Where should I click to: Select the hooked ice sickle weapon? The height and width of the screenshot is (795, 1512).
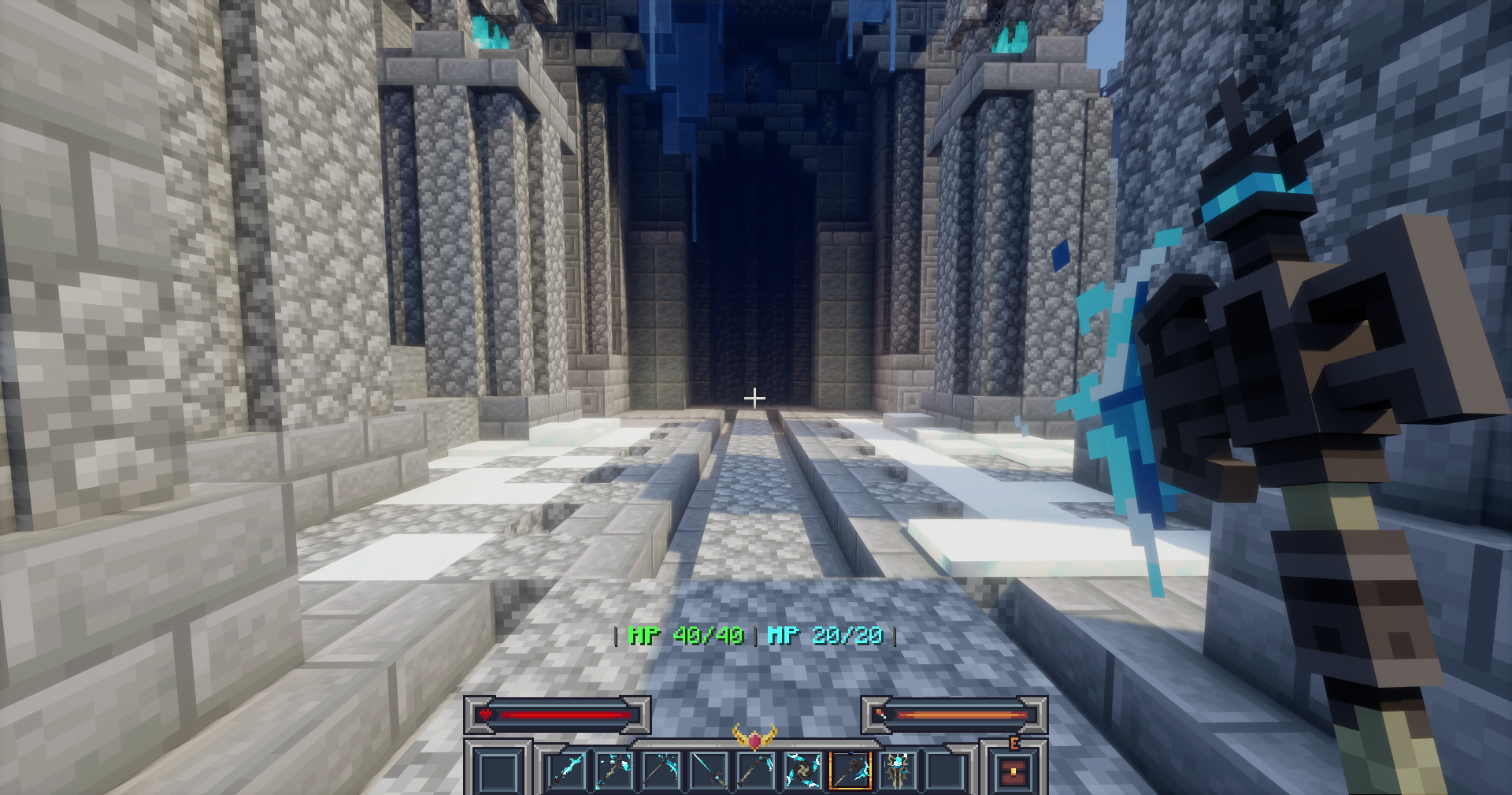pyautogui.click(x=755, y=772)
